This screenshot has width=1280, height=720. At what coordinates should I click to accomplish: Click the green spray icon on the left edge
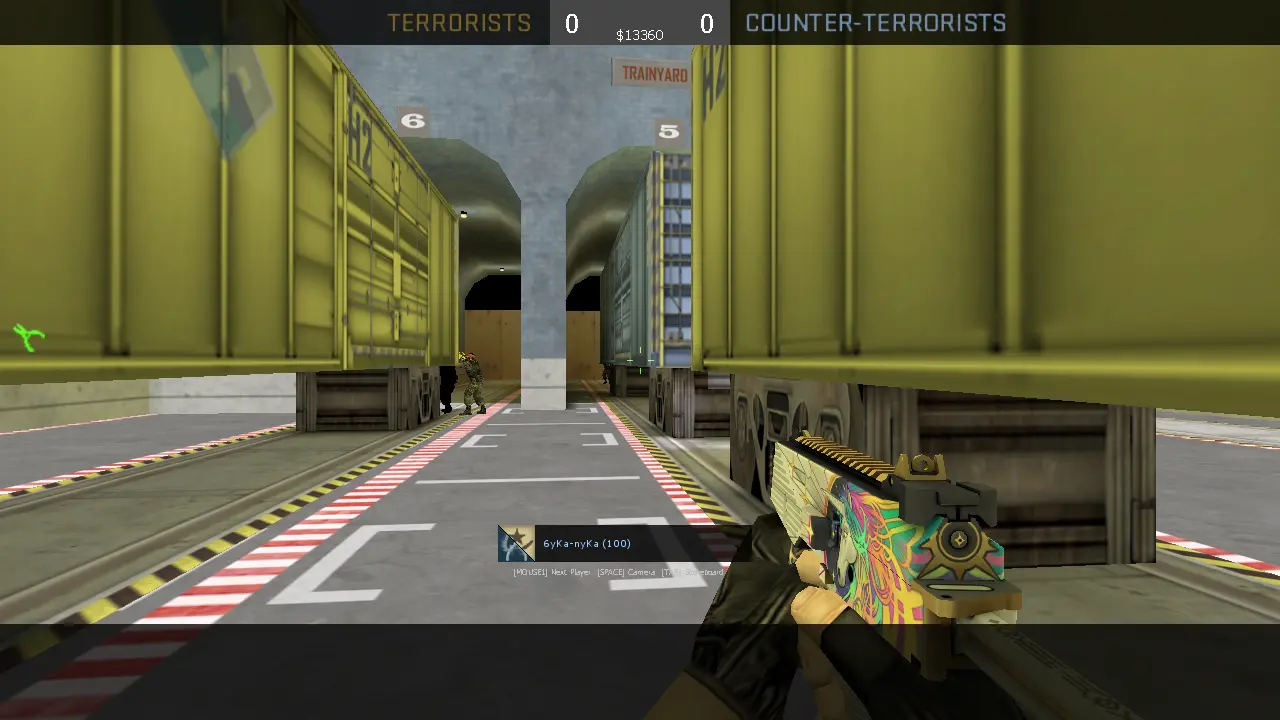point(29,337)
